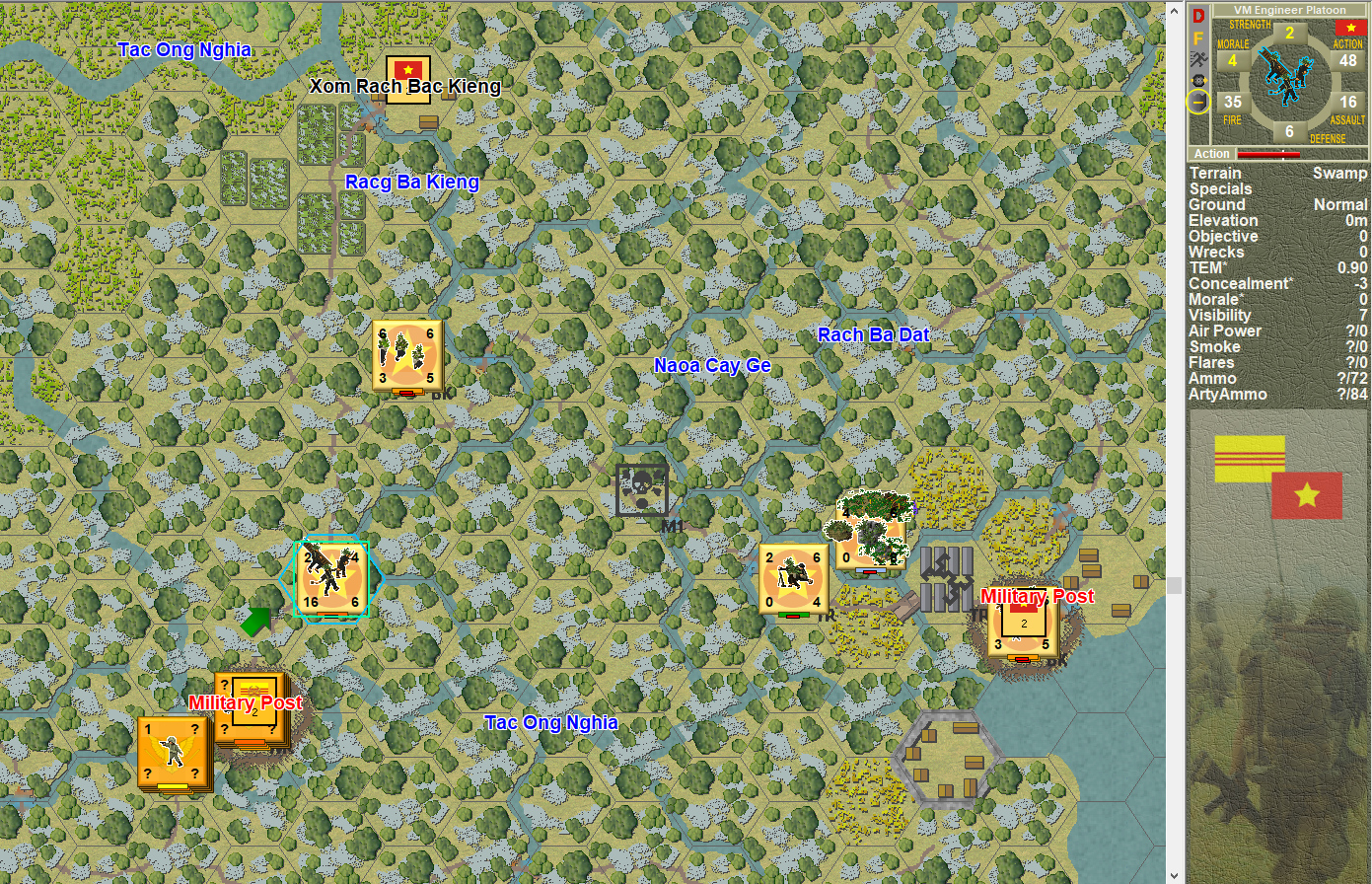1372x884 pixels.
Task: Click the map's vertical scrollbar on the right
Action: point(1177,584)
